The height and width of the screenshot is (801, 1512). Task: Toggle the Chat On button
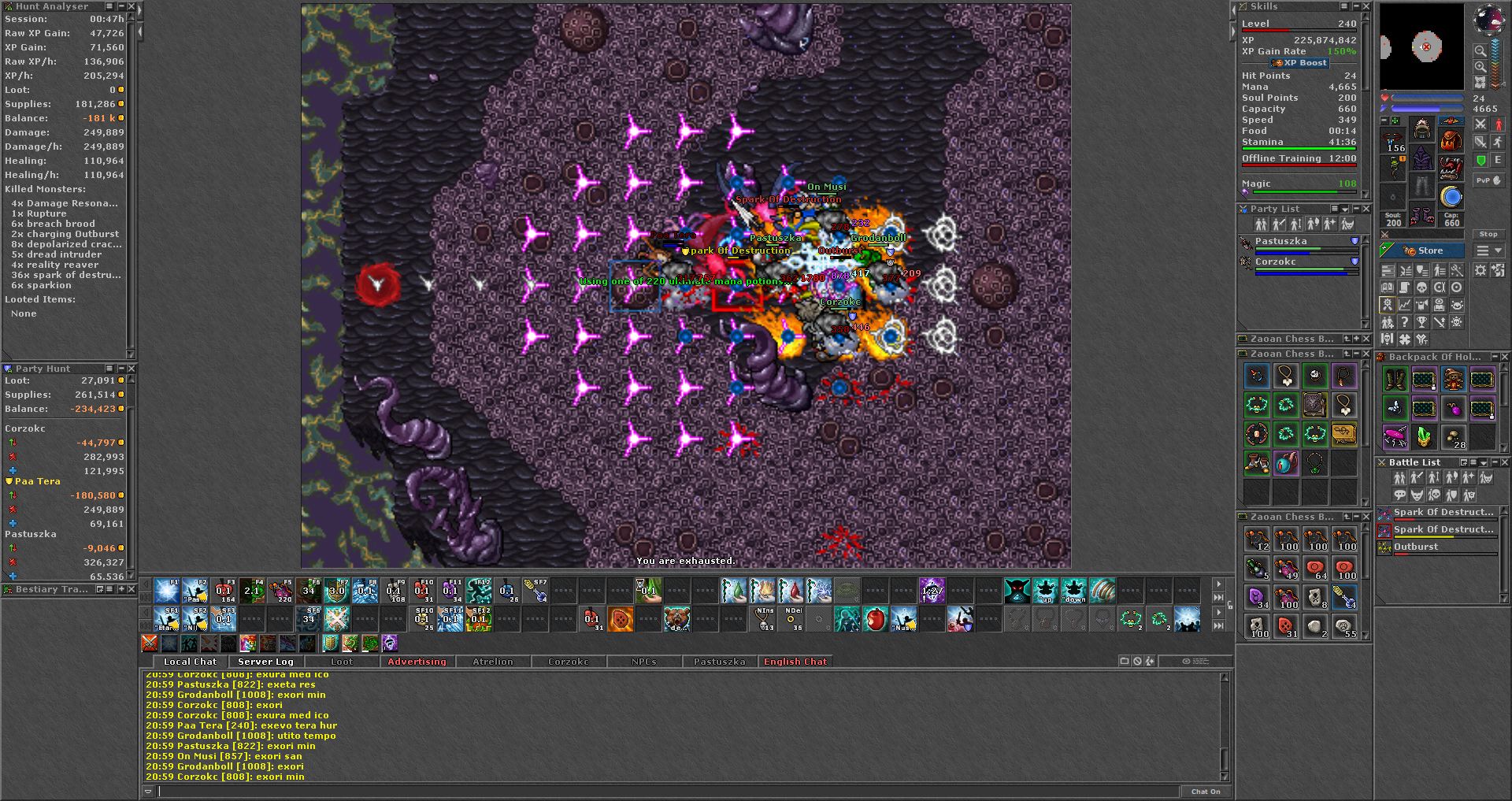[x=1205, y=792]
